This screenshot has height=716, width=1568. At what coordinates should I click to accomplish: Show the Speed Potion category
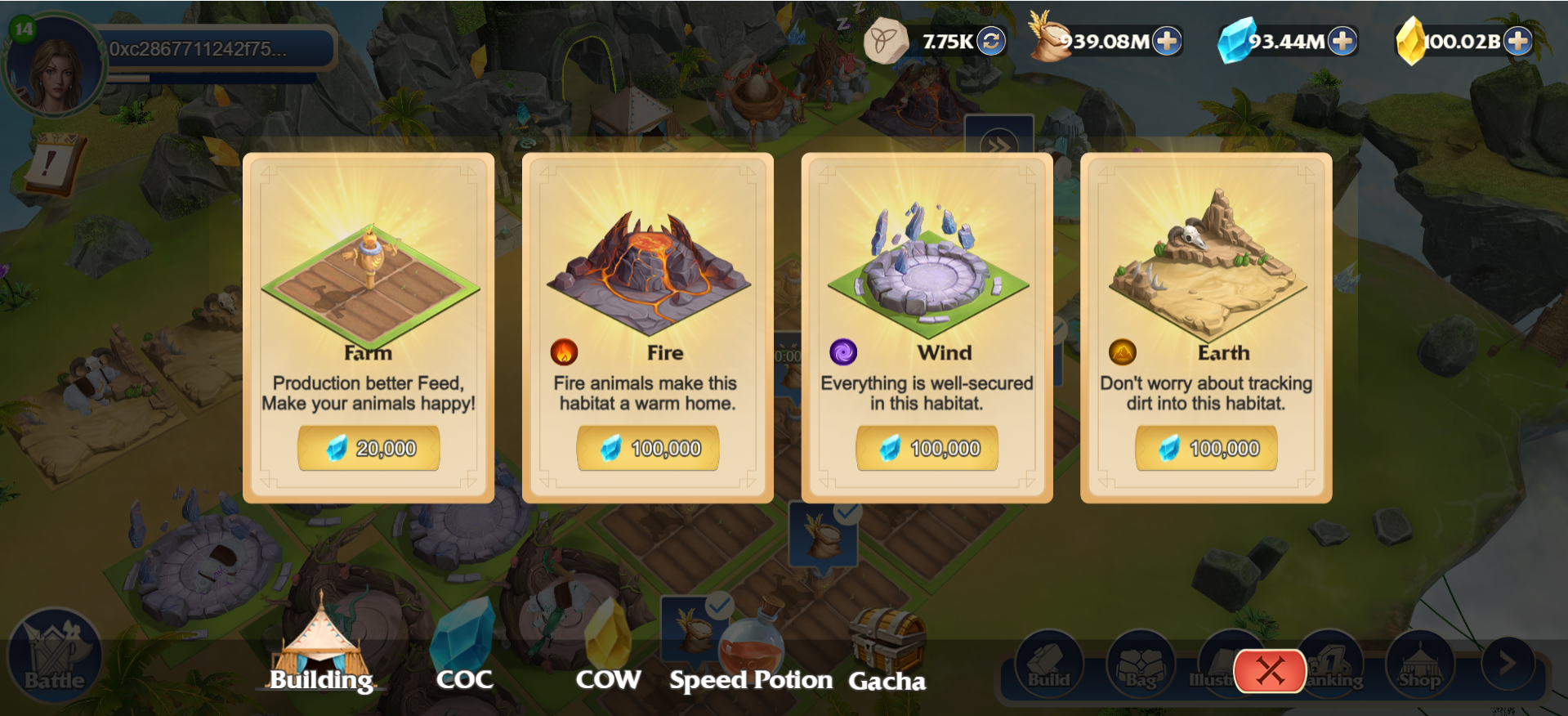coord(750,654)
